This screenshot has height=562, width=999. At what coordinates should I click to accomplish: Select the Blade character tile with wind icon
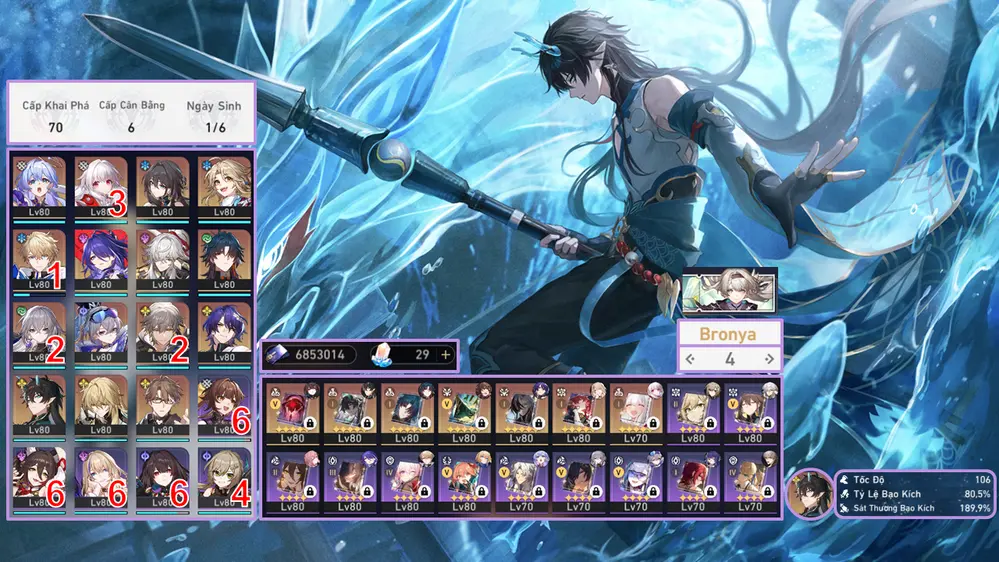pyautogui.click(x=225, y=258)
